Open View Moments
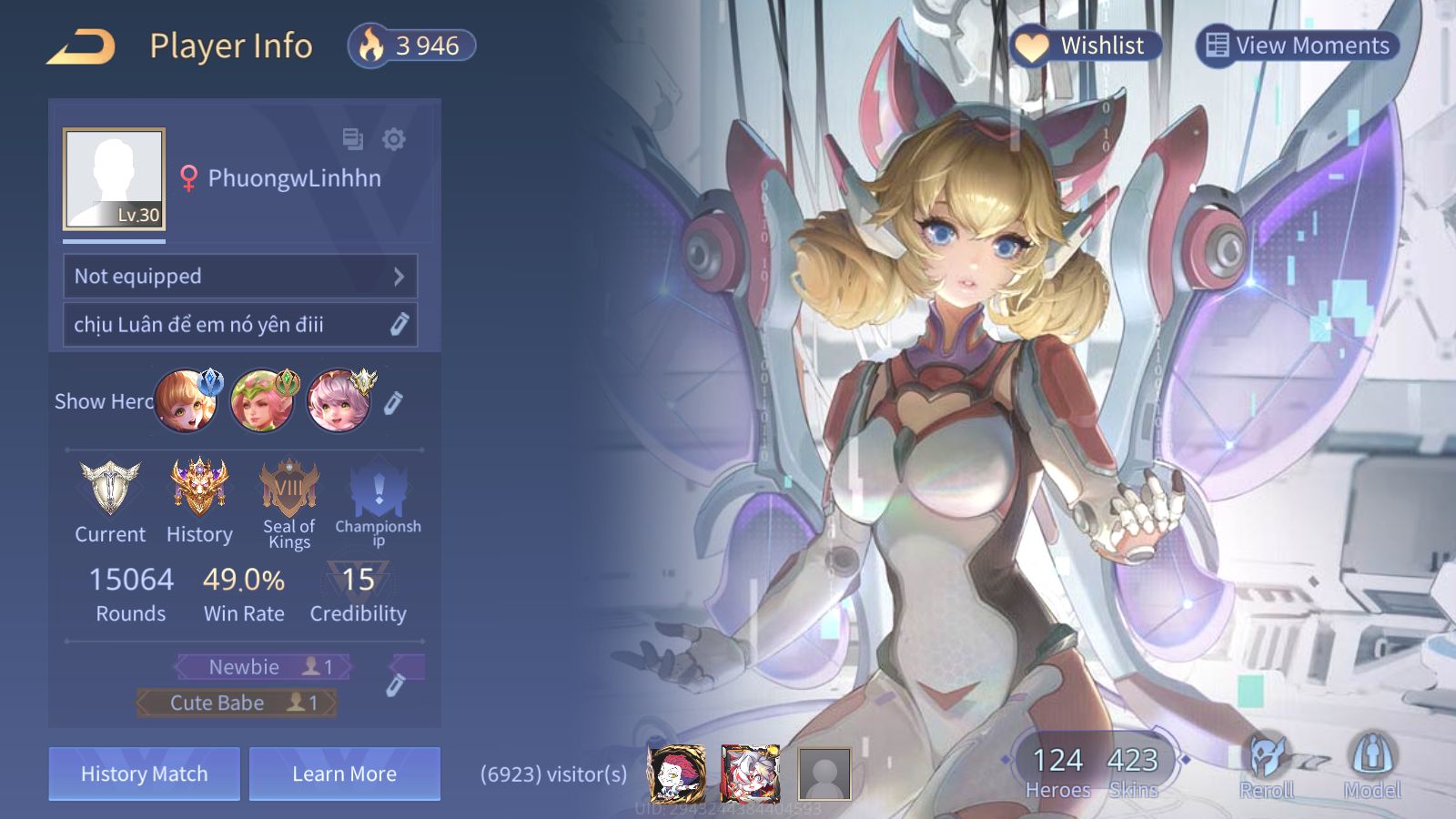Viewport: 1456px width, 819px height. point(1297,45)
